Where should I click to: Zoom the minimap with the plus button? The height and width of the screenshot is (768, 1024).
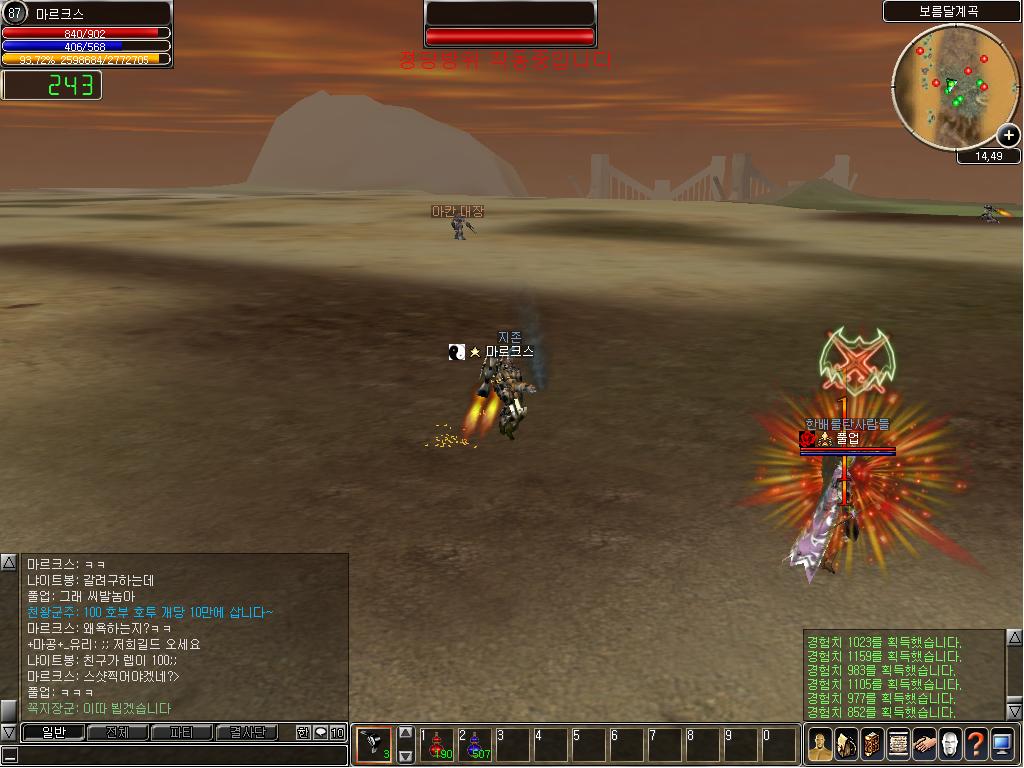pos(1008,135)
